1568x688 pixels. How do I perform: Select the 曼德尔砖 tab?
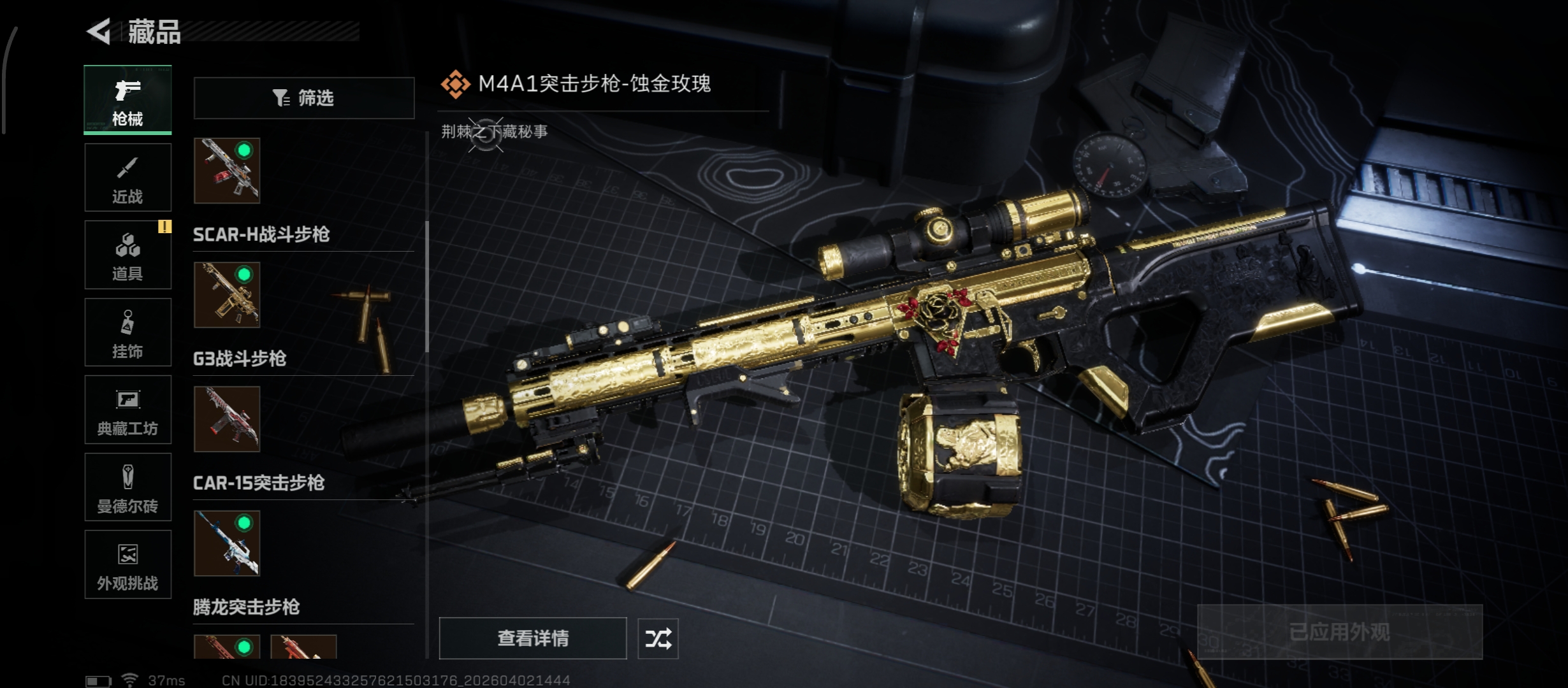click(x=127, y=487)
